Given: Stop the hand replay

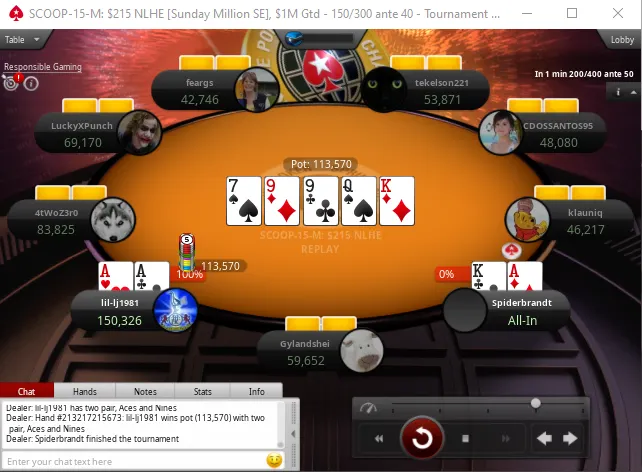Looking at the screenshot, I should tap(465, 438).
